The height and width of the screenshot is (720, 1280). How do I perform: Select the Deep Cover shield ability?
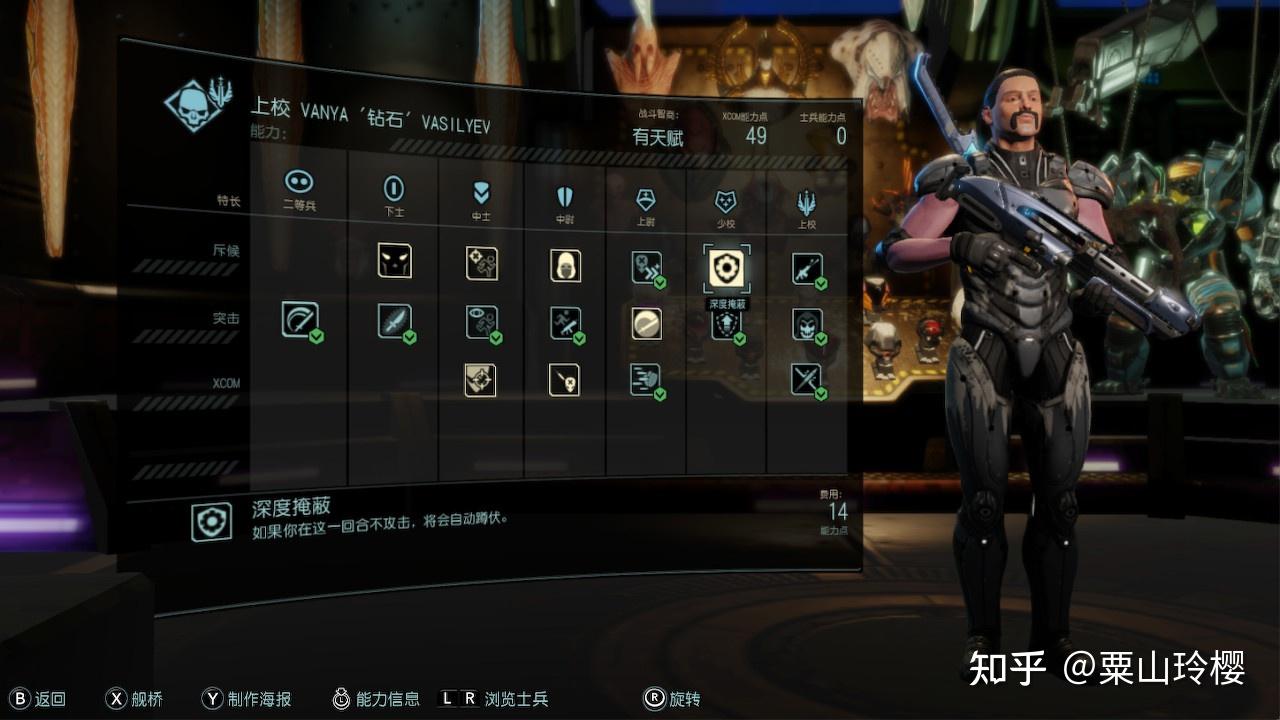pyautogui.click(x=726, y=267)
